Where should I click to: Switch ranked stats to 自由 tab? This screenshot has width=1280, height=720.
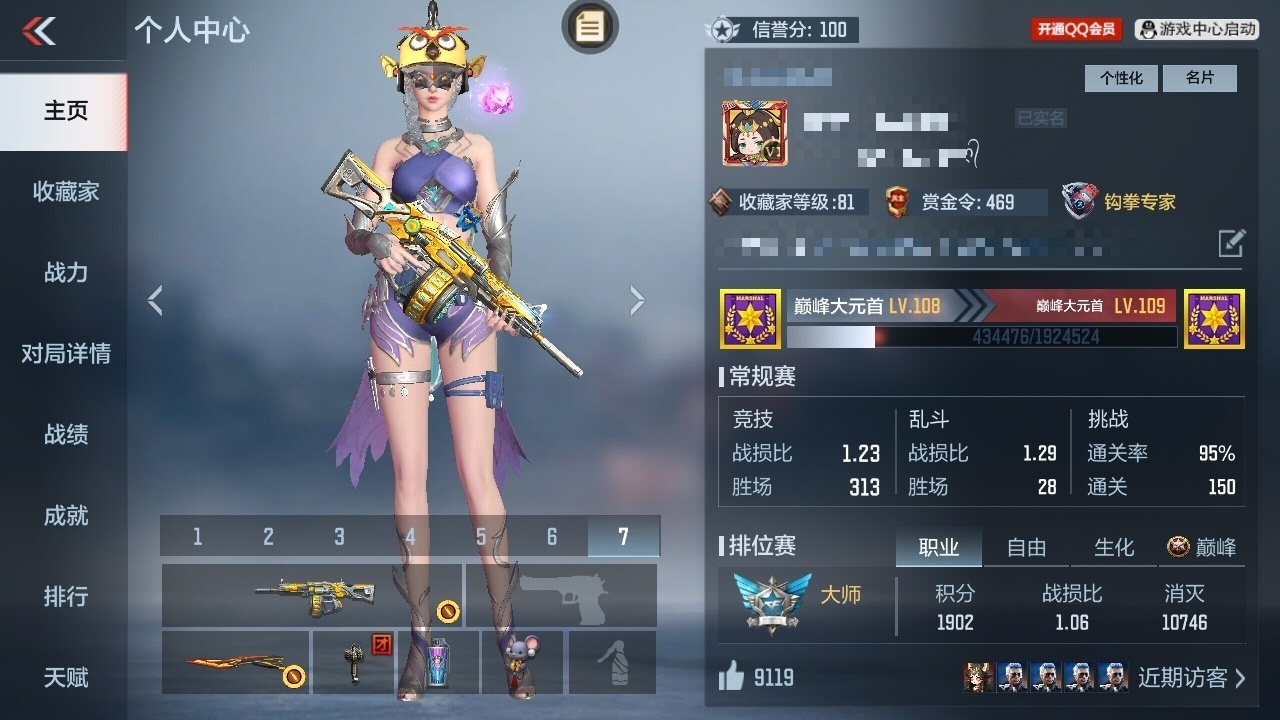point(1026,547)
